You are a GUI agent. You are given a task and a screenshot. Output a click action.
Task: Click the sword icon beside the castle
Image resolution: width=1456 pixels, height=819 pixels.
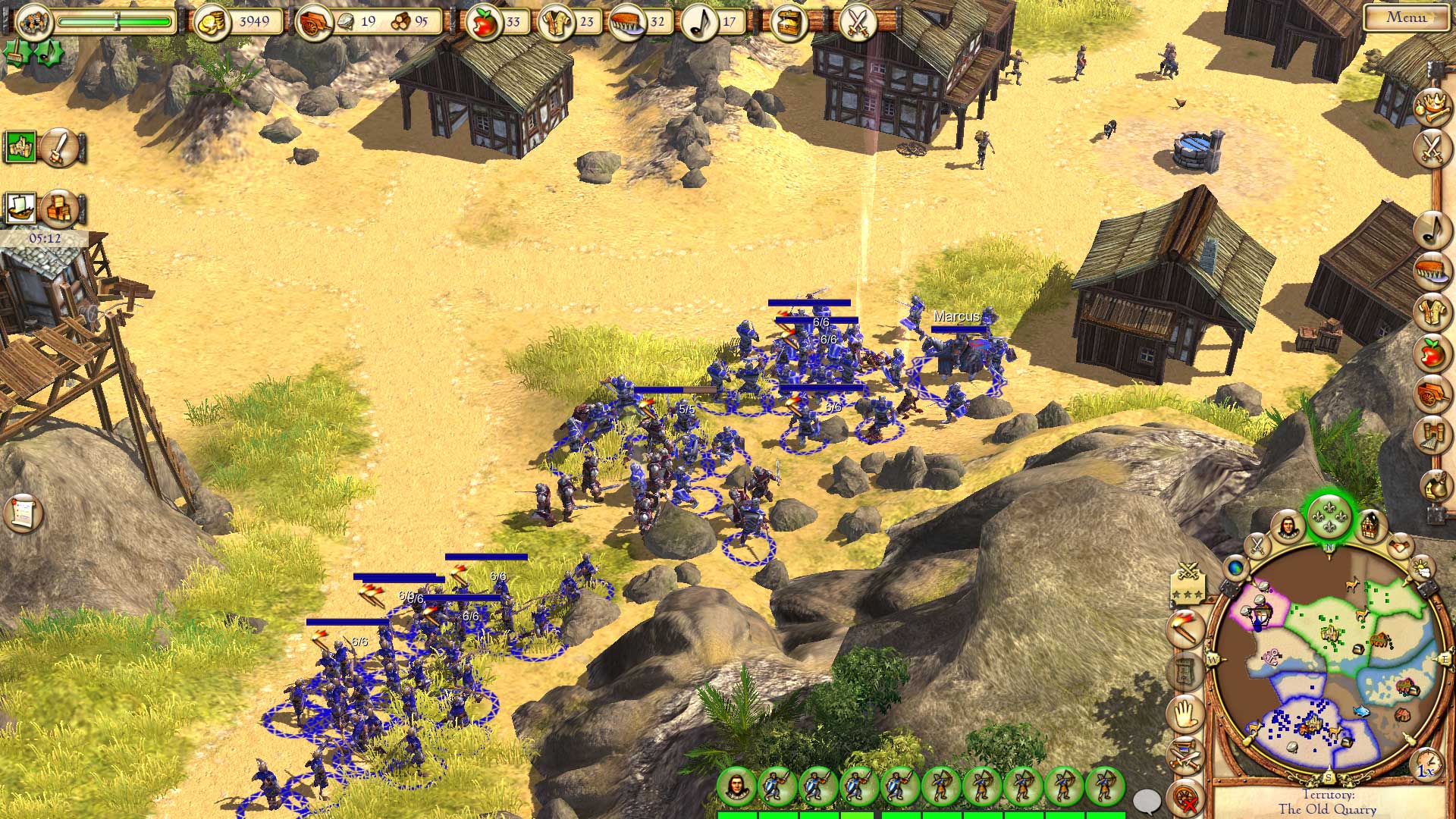coord(59,147)
